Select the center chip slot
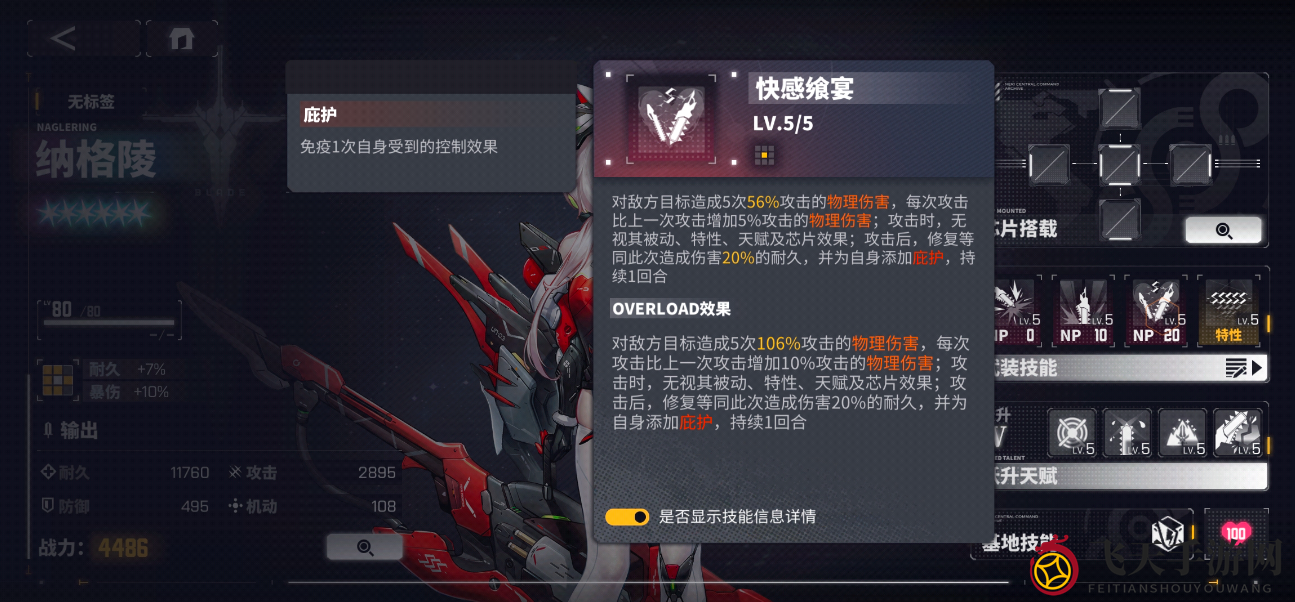Screen dimensions: 1295x602 tap(1119, 164)
